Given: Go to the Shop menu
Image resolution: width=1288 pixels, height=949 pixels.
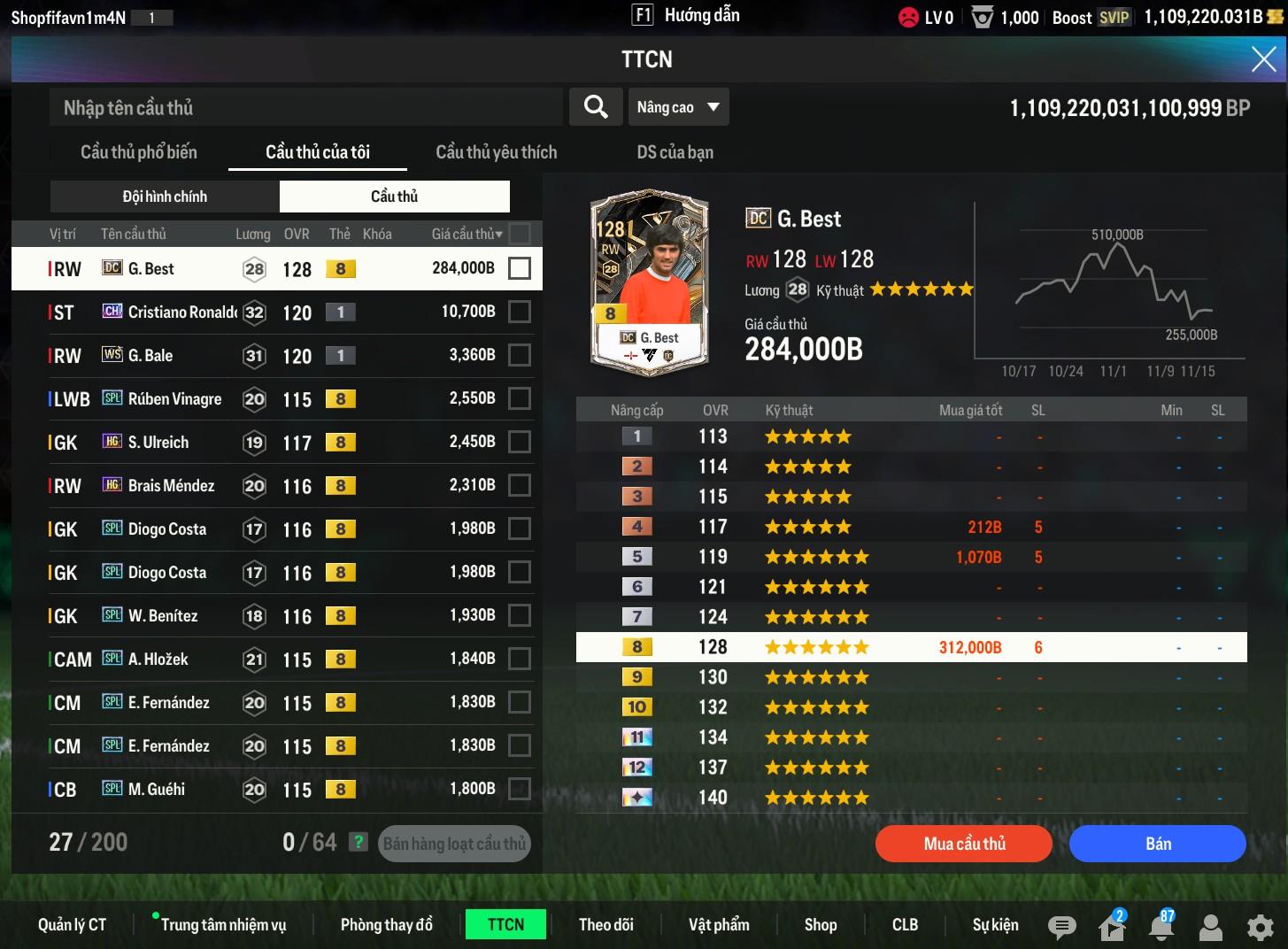Looking at the screenshot, I should tap(821, 925).
